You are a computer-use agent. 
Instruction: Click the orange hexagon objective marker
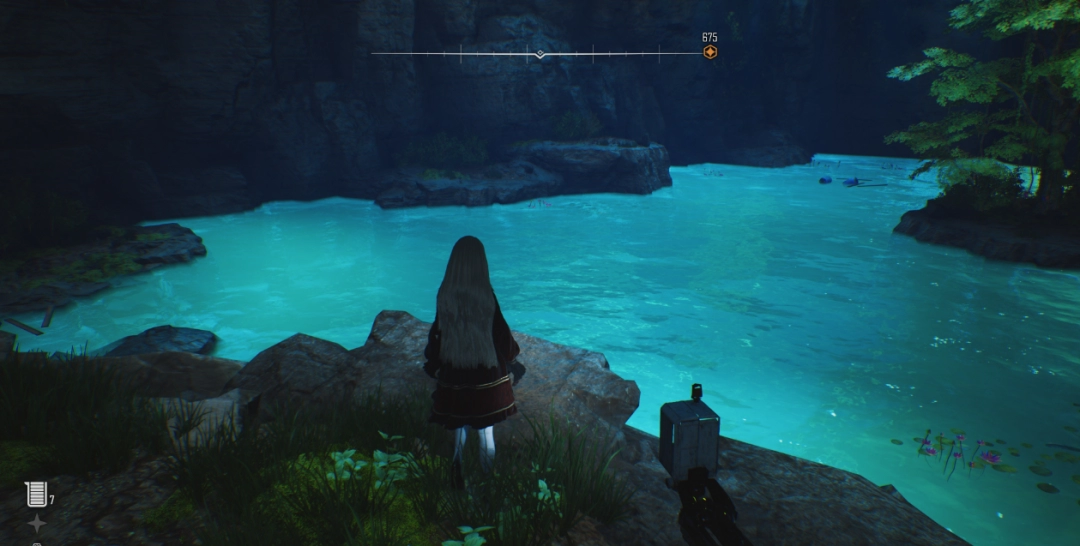(x=709, y=52)
